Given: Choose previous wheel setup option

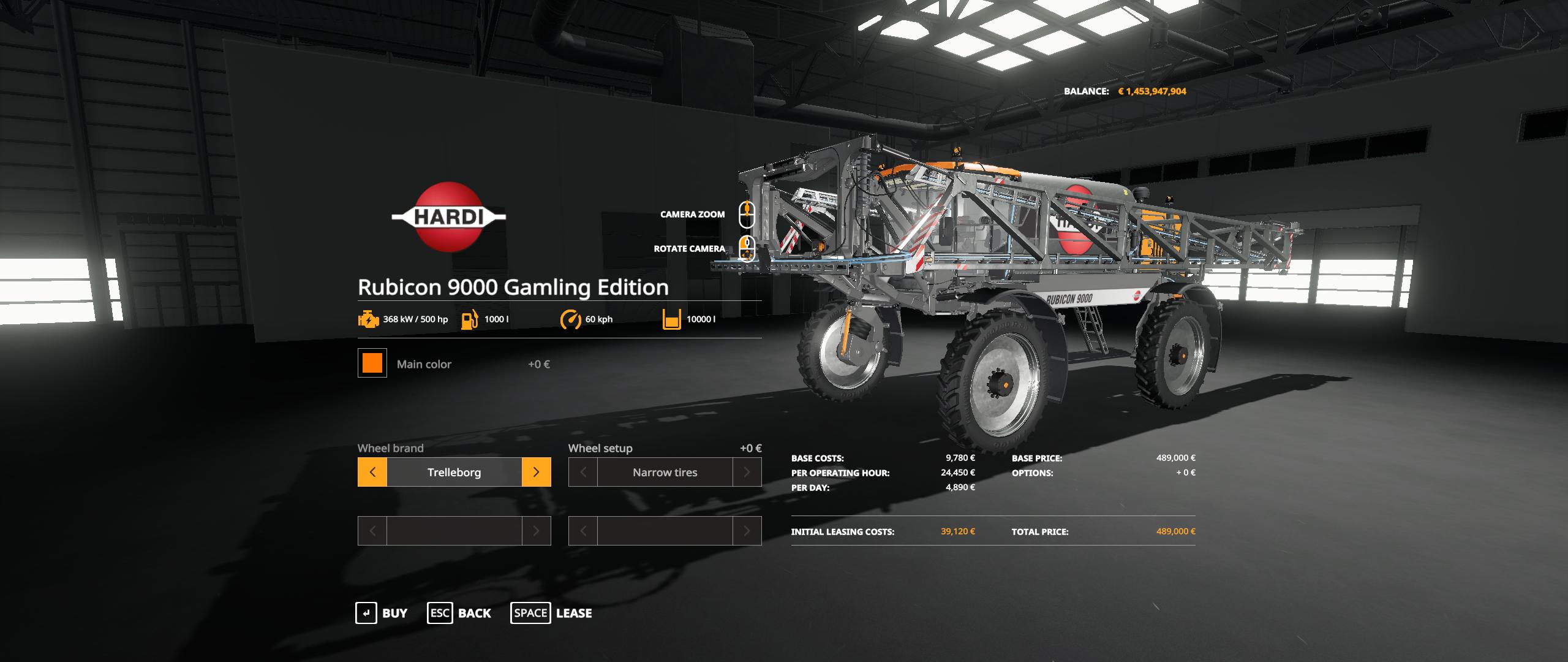Looking at the screenshot, I should 583,472.
